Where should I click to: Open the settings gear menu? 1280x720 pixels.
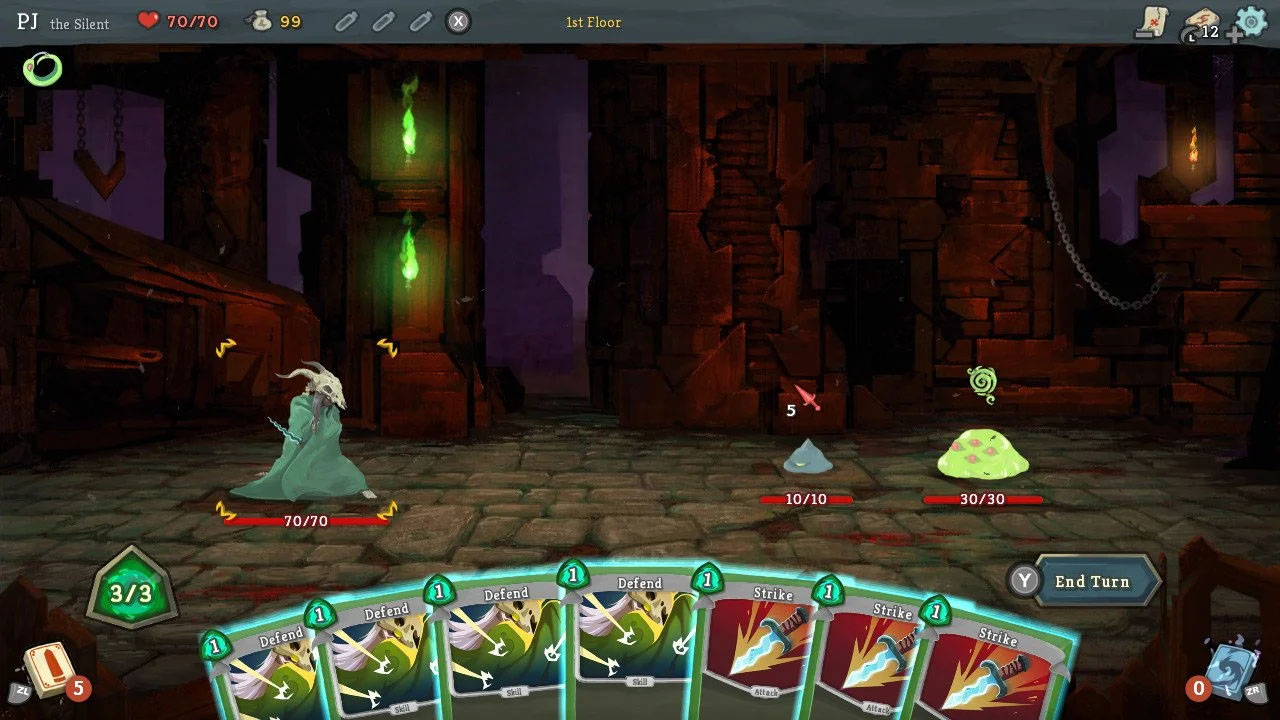[1251, 21]
